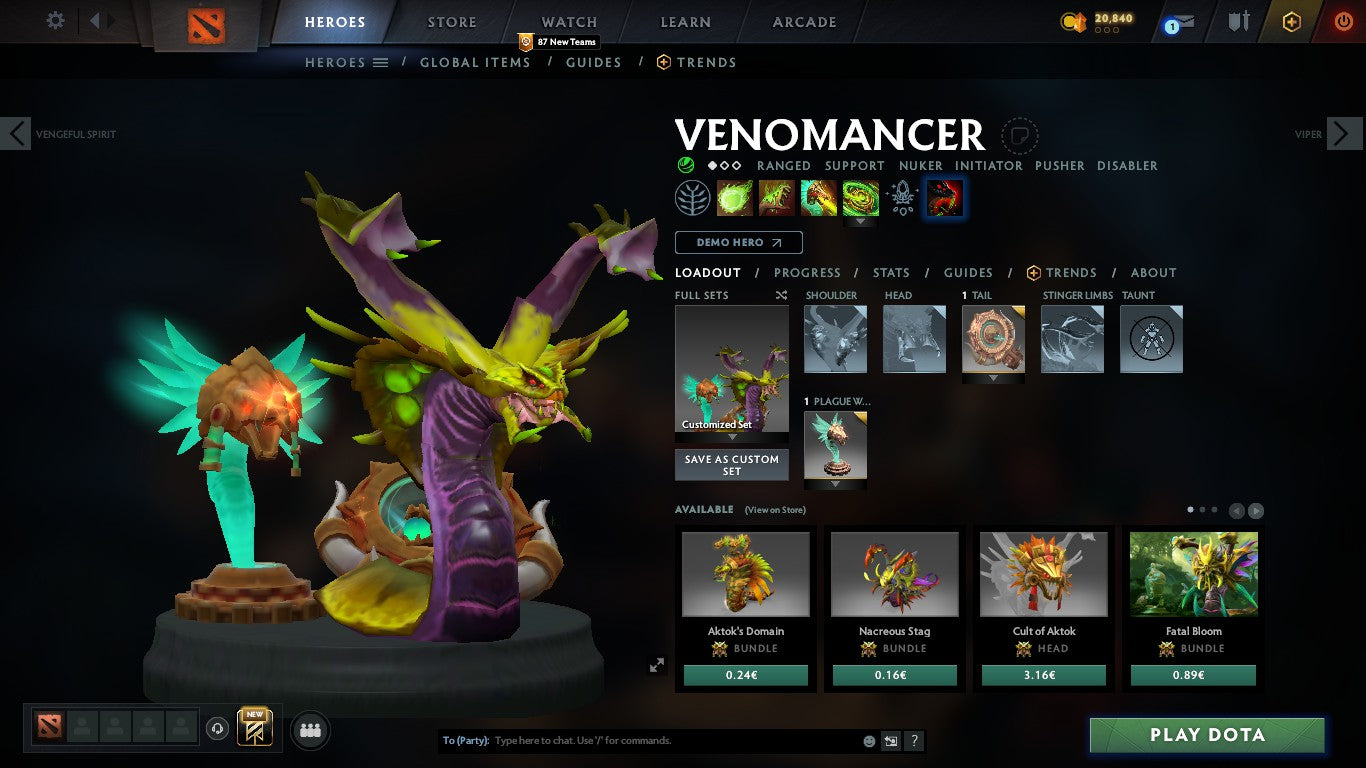The image size is (1366, 768).
Task: Click the Dota Plus hexagon icon
Action: [1291, 20]
